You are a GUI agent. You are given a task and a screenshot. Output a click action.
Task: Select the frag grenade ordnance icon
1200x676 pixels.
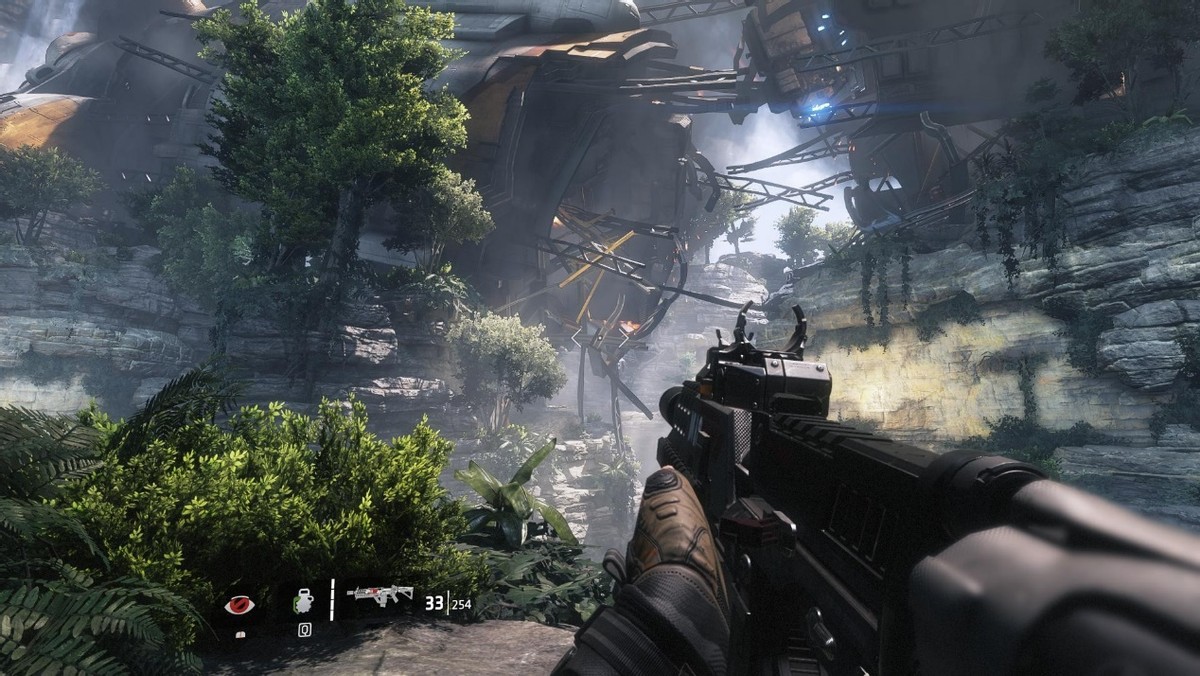click(303, 602)
